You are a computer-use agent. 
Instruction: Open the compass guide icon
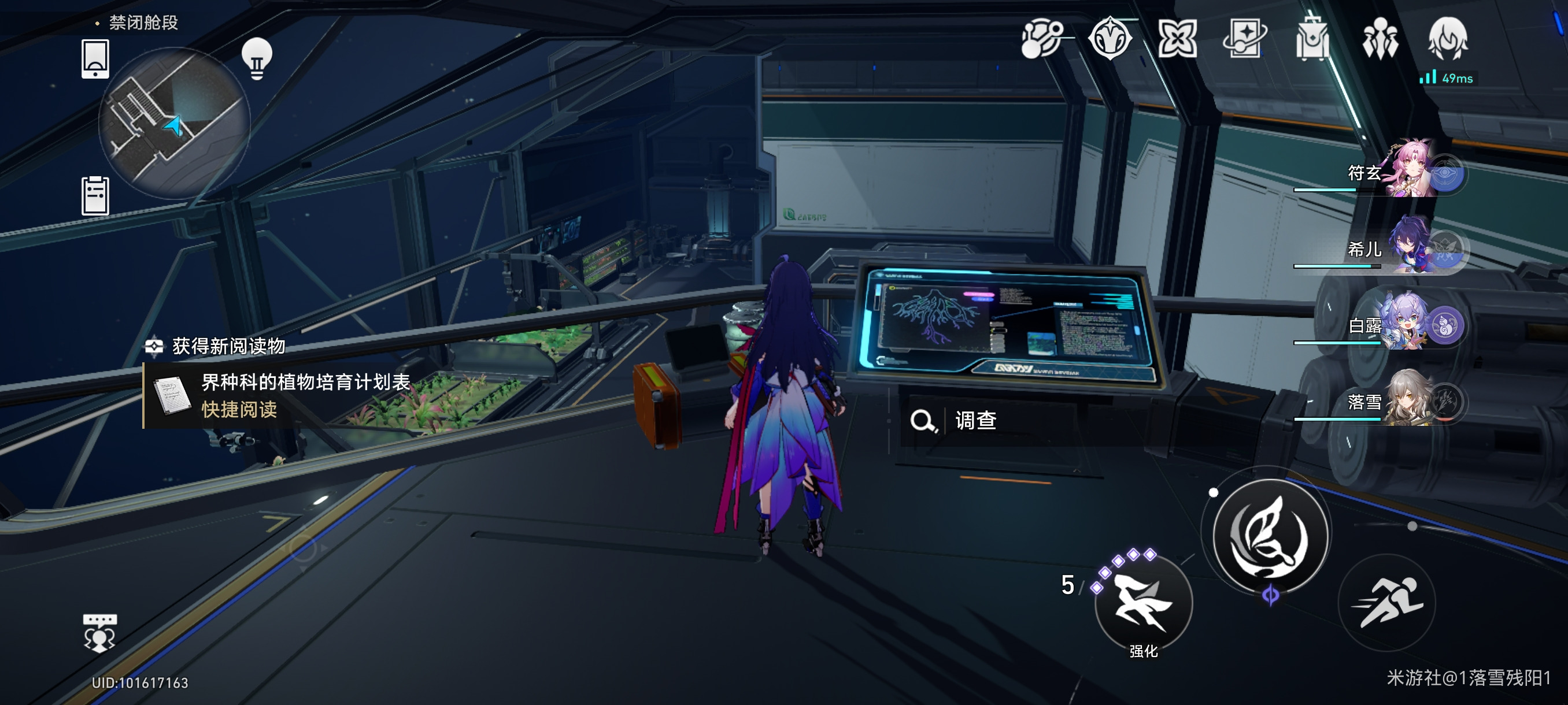coord(1110,39)
